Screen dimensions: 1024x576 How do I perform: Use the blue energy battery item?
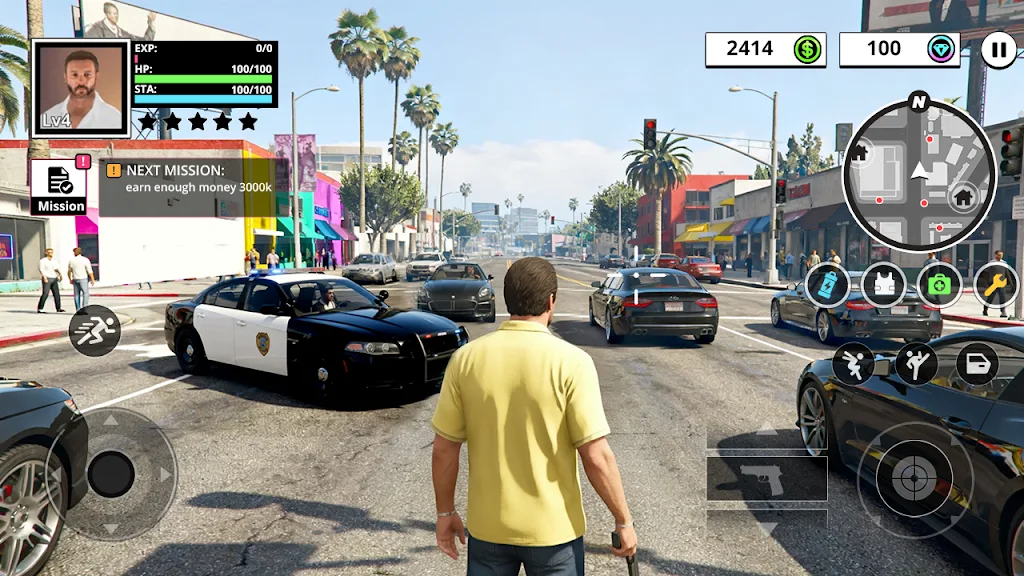click(x=827, y=285)
